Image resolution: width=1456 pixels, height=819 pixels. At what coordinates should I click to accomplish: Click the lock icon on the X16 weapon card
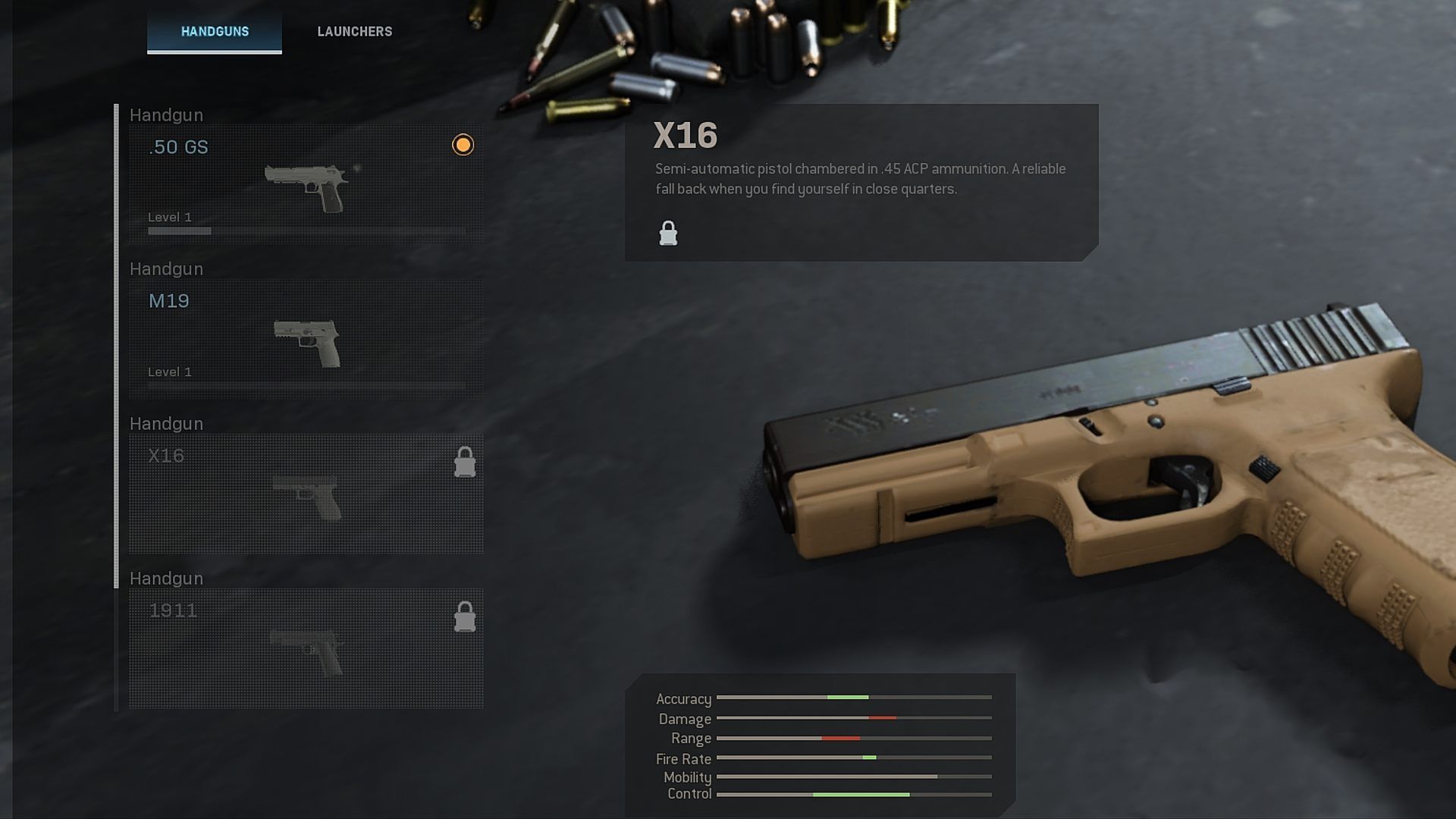(465, 463)
